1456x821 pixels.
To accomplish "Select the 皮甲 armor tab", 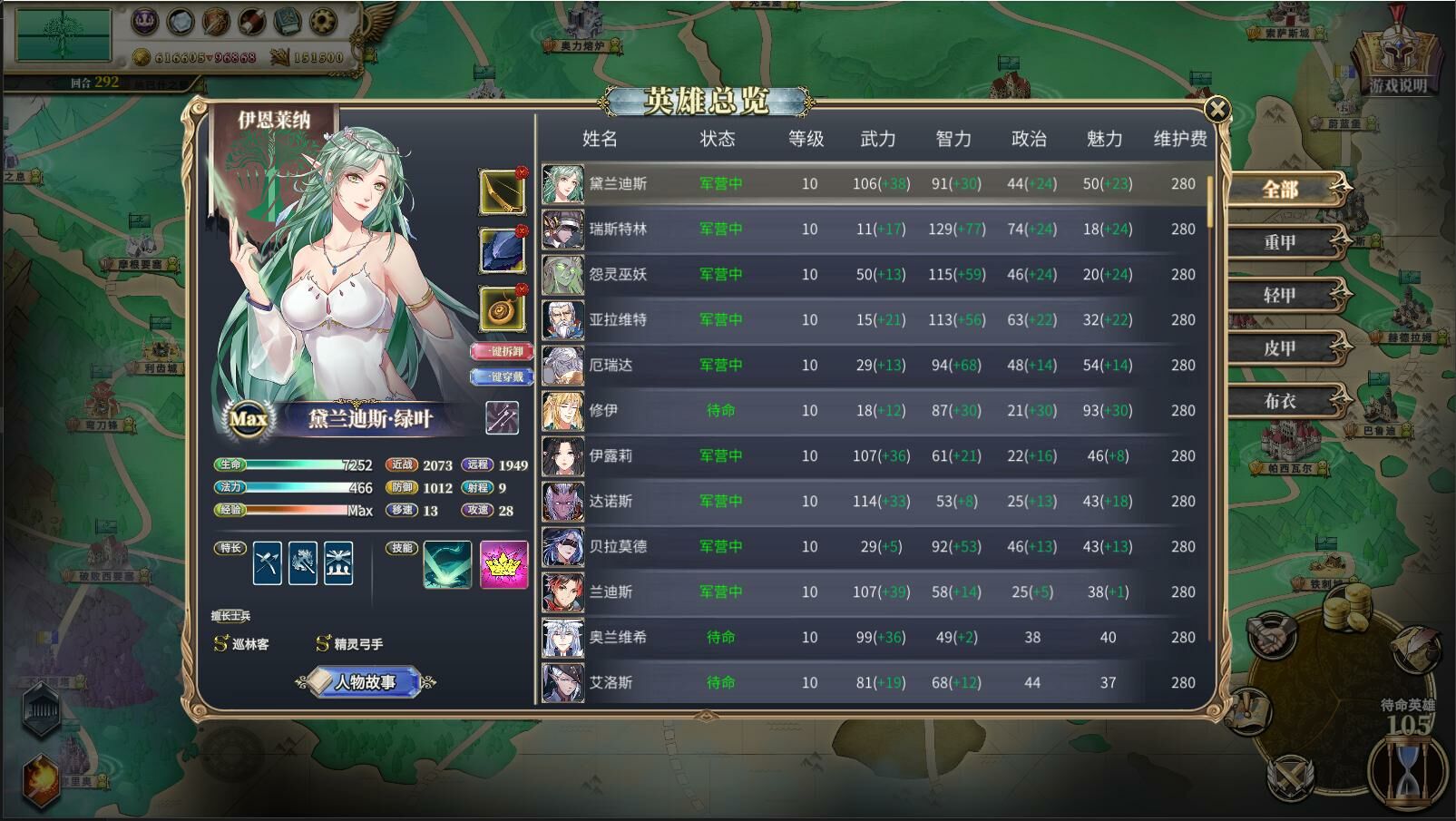I will tap(1280, 347).
